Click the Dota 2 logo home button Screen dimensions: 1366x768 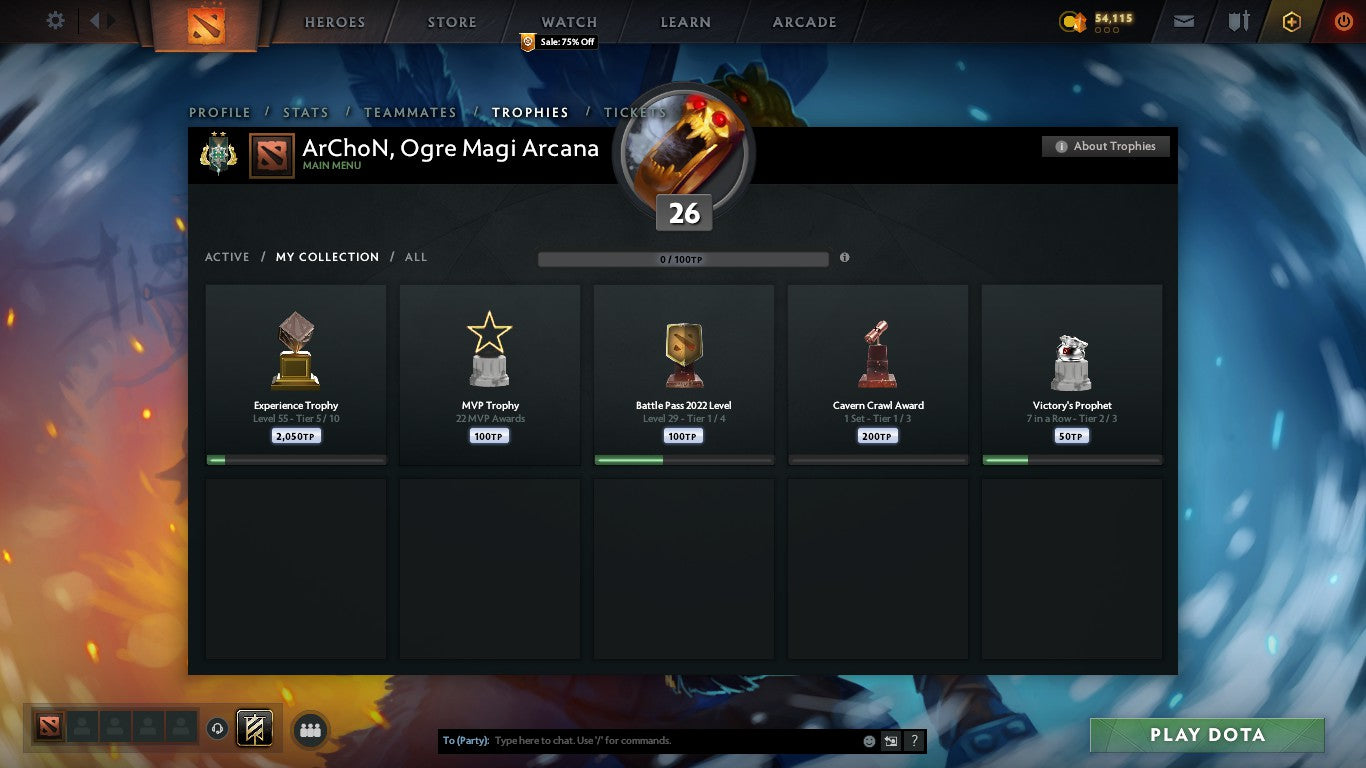coord(206,24)
